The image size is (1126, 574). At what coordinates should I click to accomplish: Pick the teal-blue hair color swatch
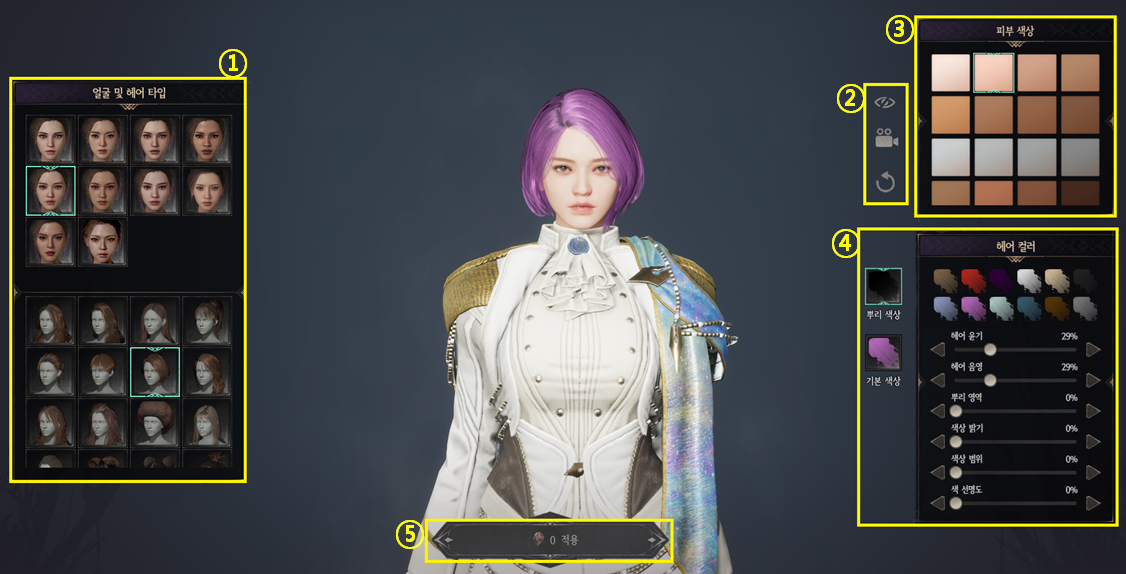(1029, 307)
